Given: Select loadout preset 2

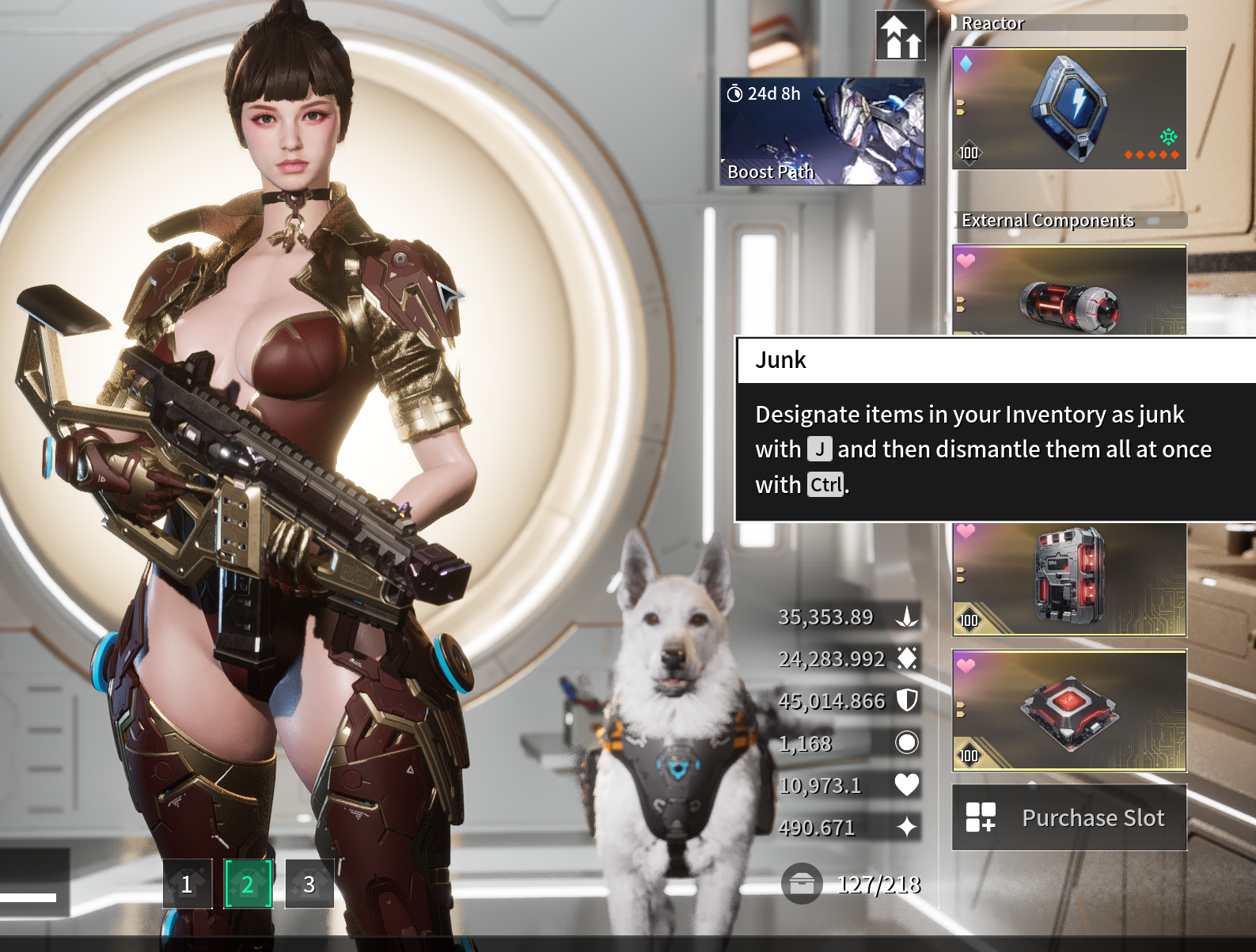Looking at the screenshot, I should (248, 883).
